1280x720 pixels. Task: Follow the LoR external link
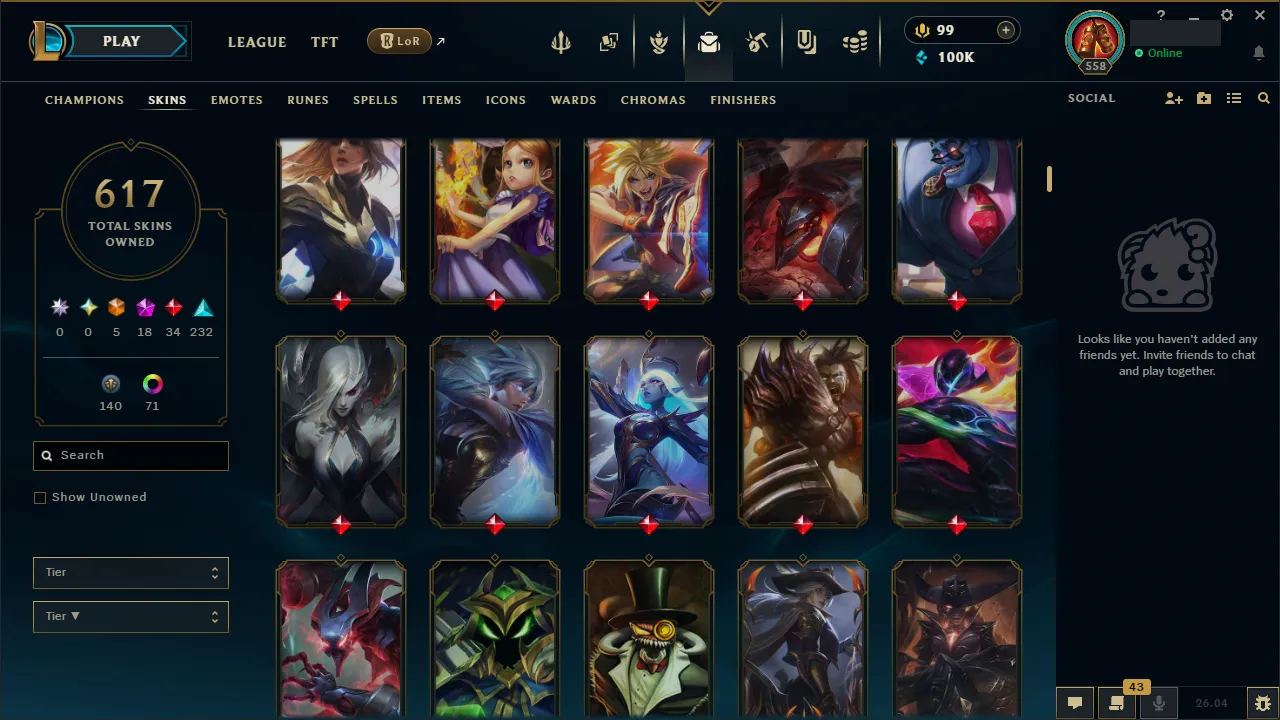(x=399, y=41)
